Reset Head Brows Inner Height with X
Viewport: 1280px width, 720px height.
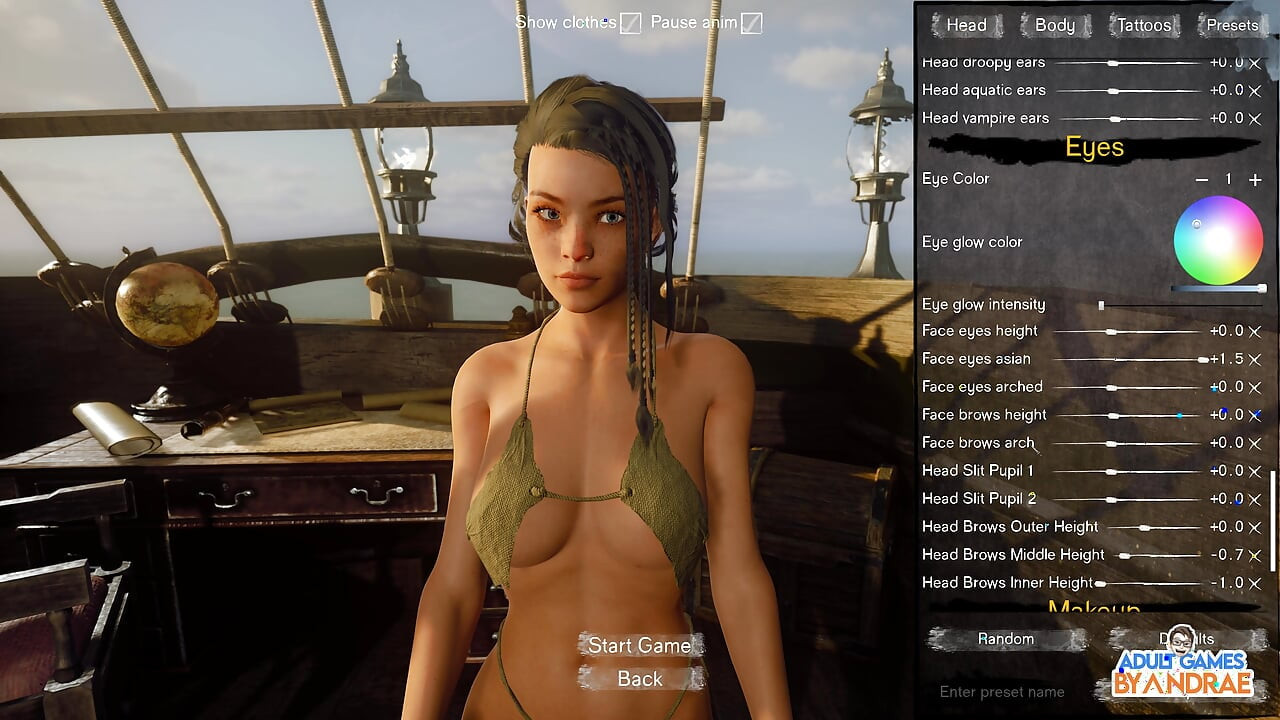1255,583
